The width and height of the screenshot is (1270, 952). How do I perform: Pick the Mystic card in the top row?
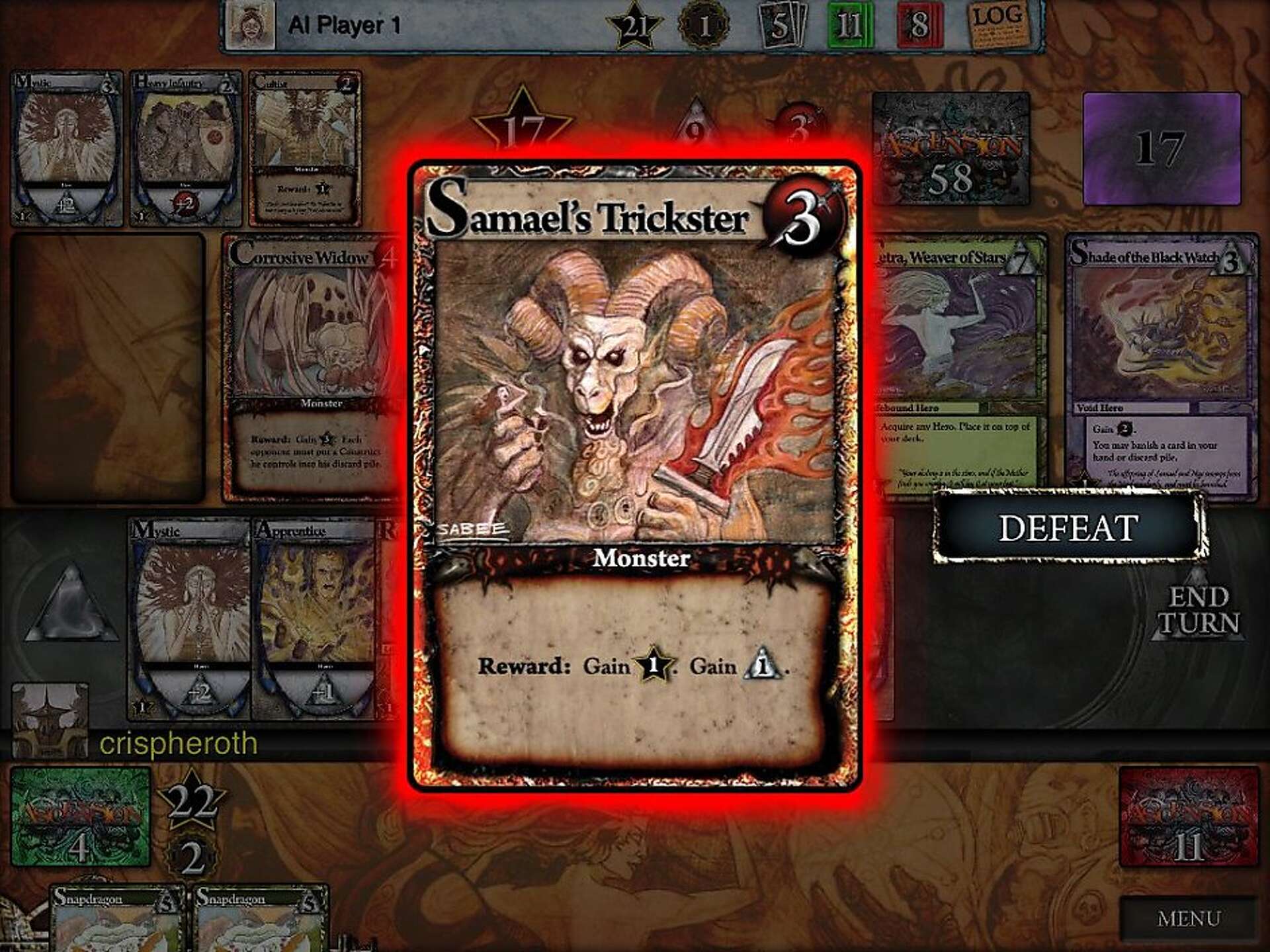click(x=67, y=148)
